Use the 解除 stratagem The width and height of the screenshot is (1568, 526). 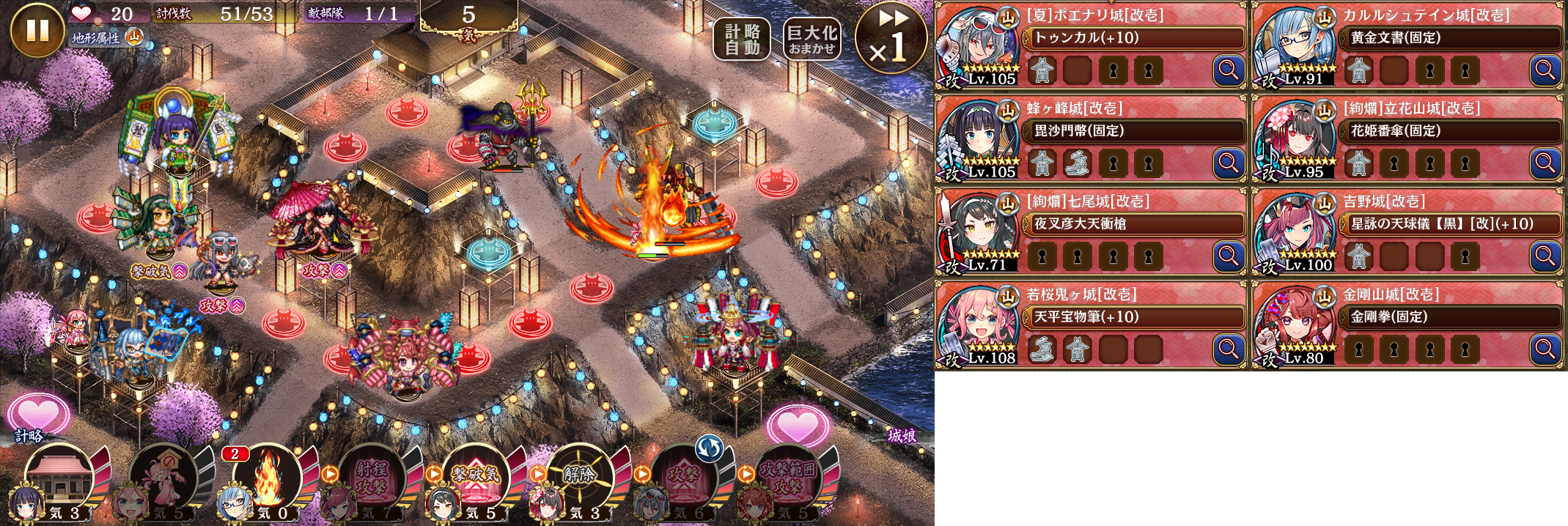click(580, 478)
